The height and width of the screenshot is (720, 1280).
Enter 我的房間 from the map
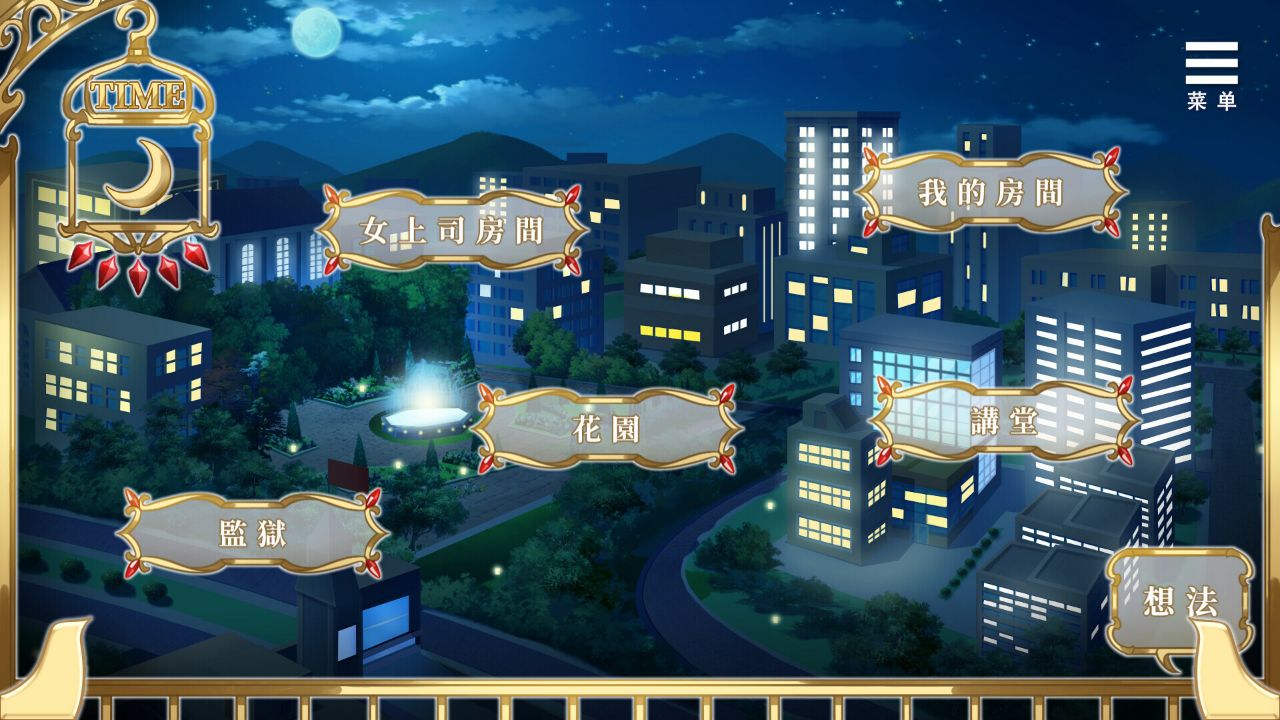point(990,190)
